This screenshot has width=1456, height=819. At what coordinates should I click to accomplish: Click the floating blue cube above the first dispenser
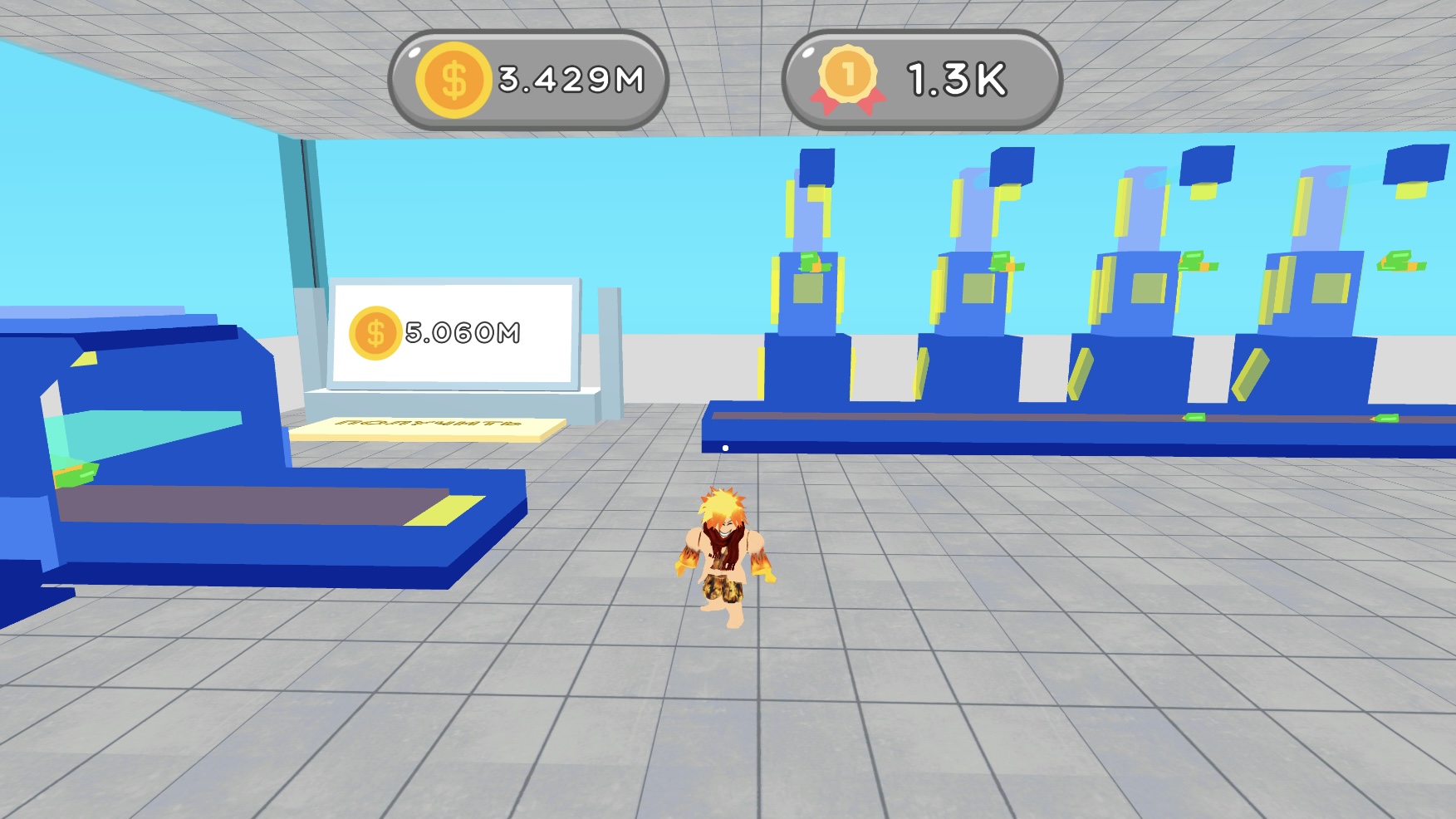coord(817,164)
